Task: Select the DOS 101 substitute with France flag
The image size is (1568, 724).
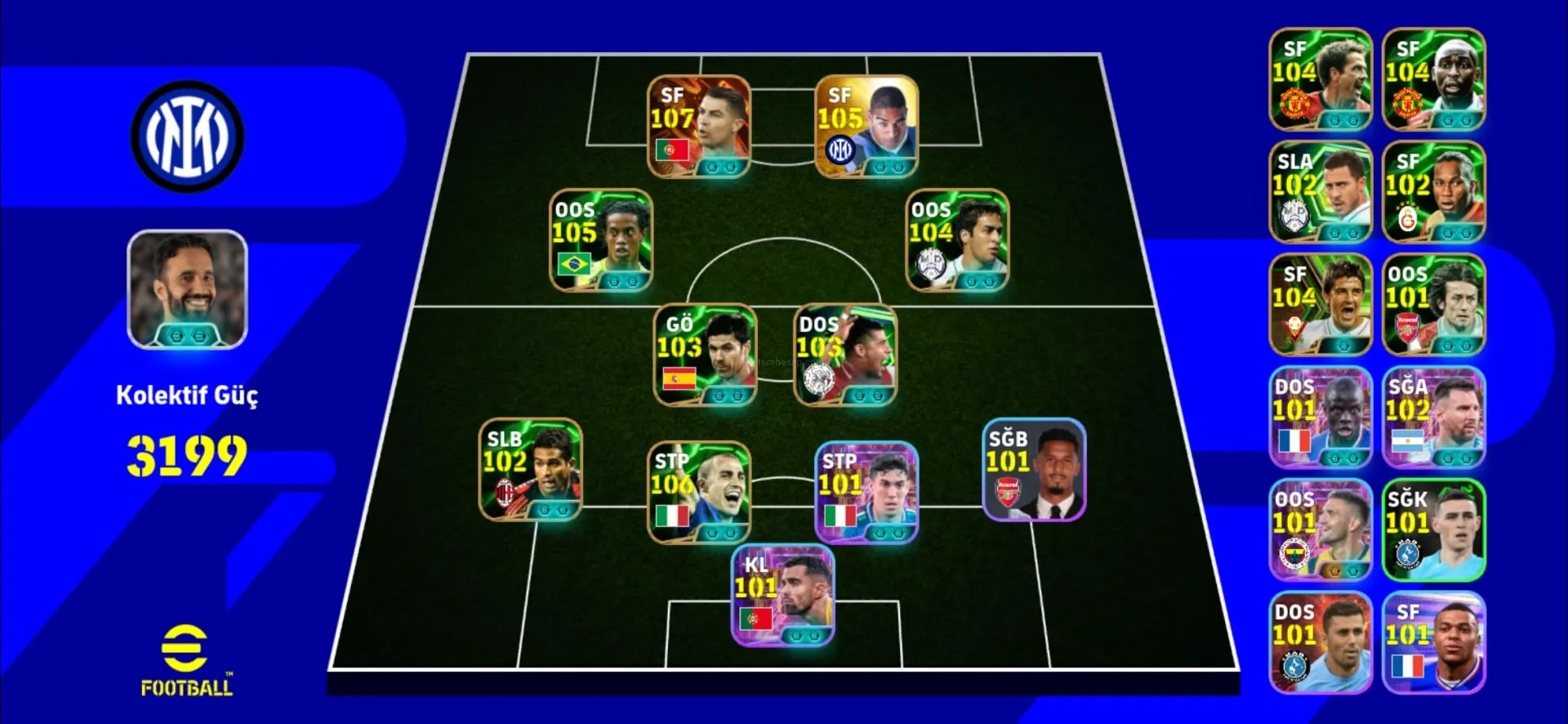Action: [x=1320, y=418]
